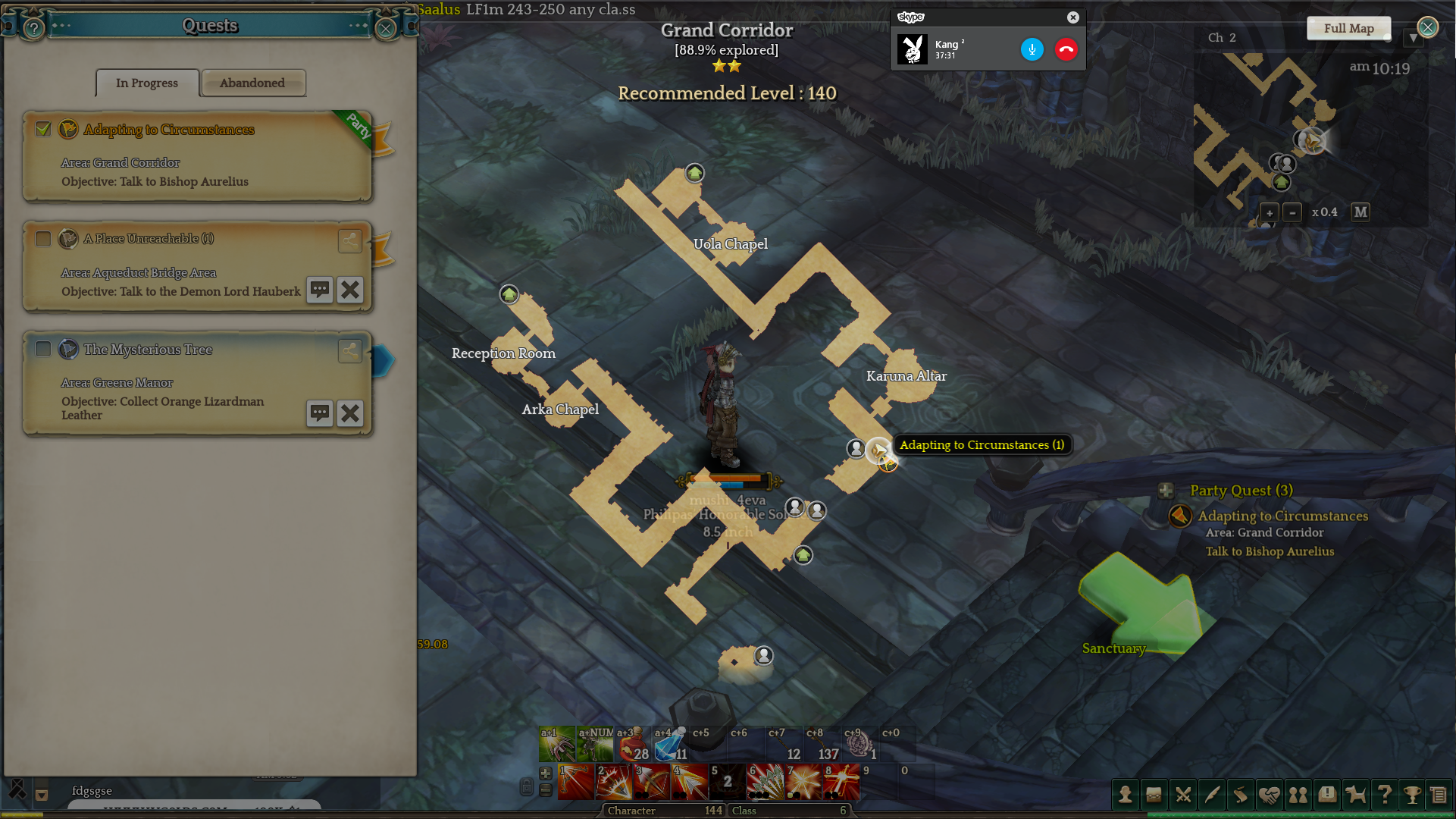Select the In Progress quests tab

coord(147,83)
